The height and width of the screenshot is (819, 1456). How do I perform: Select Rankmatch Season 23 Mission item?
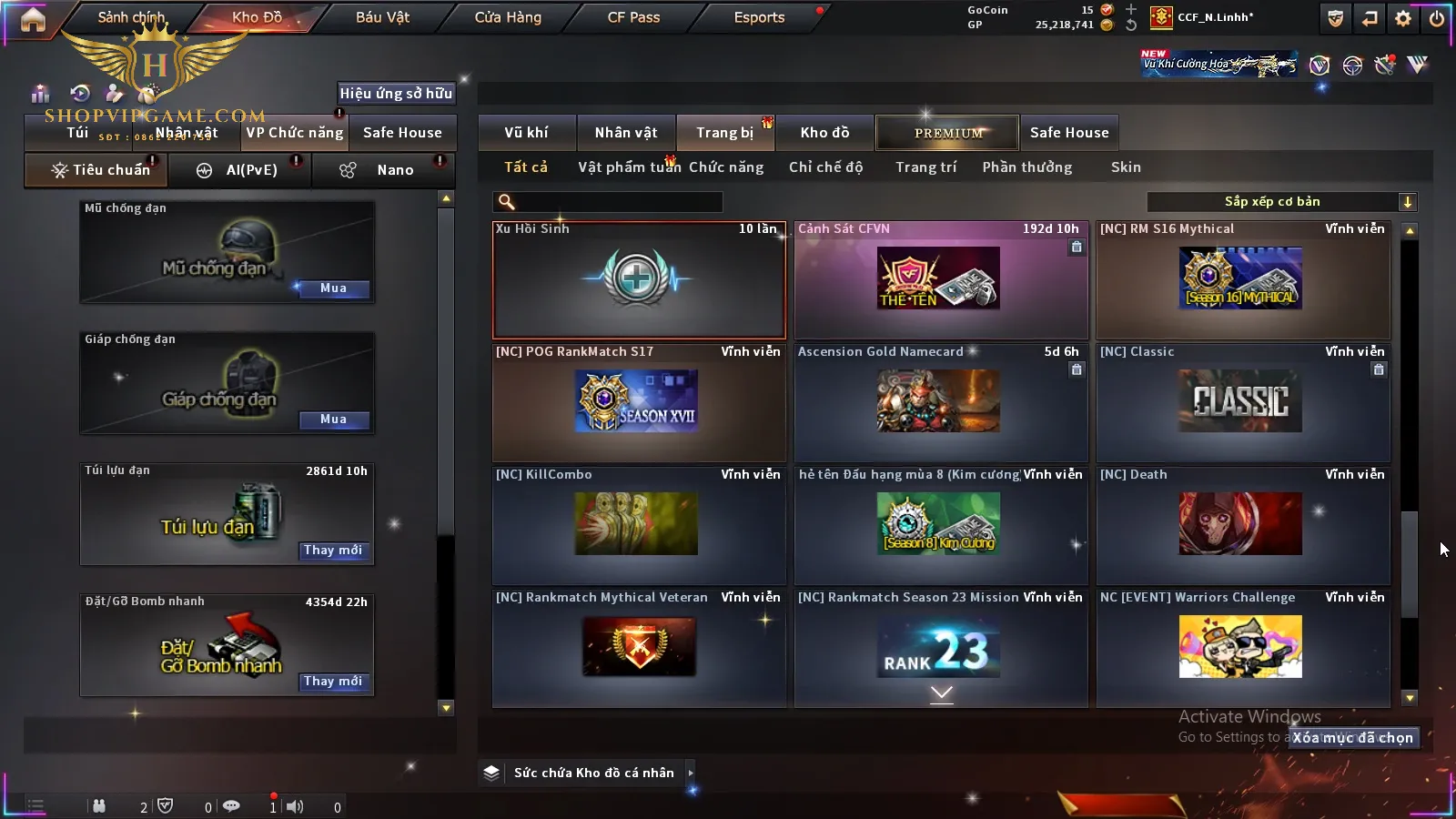[x=941, y=648]
